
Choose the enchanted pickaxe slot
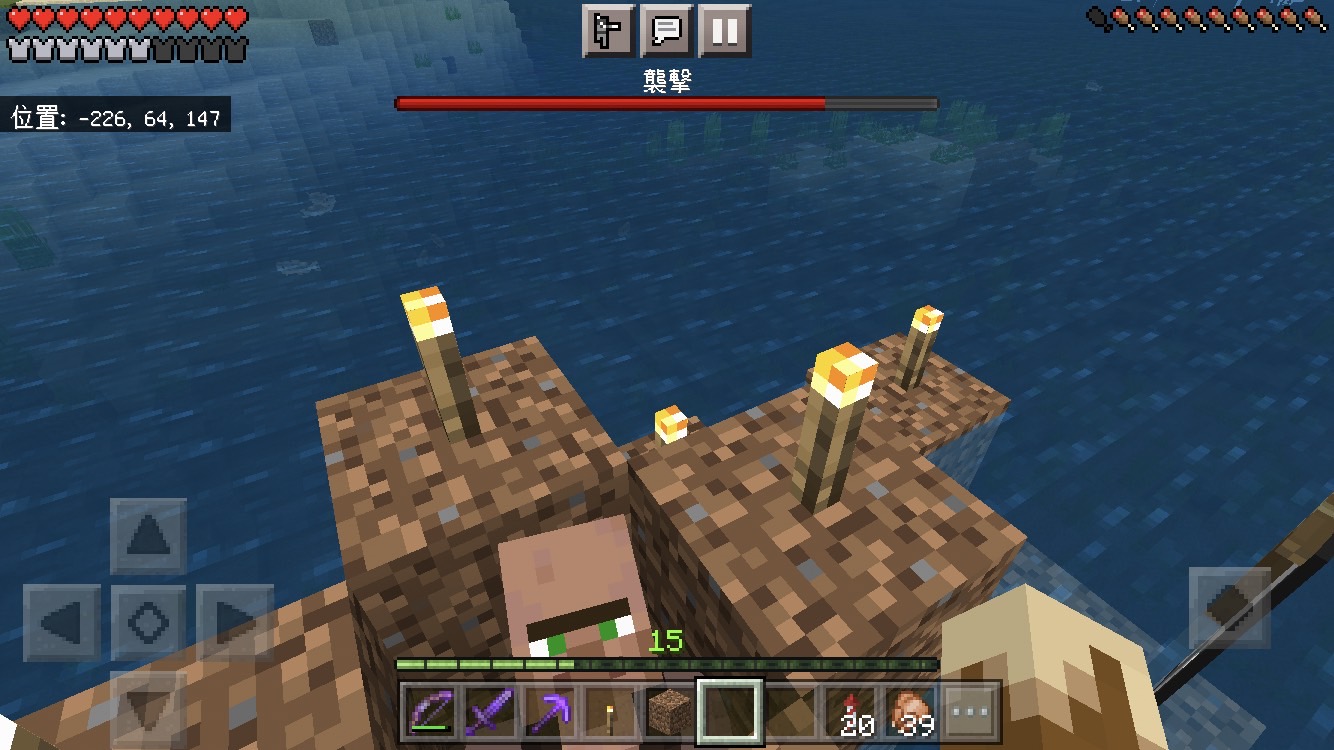point(549,712)
